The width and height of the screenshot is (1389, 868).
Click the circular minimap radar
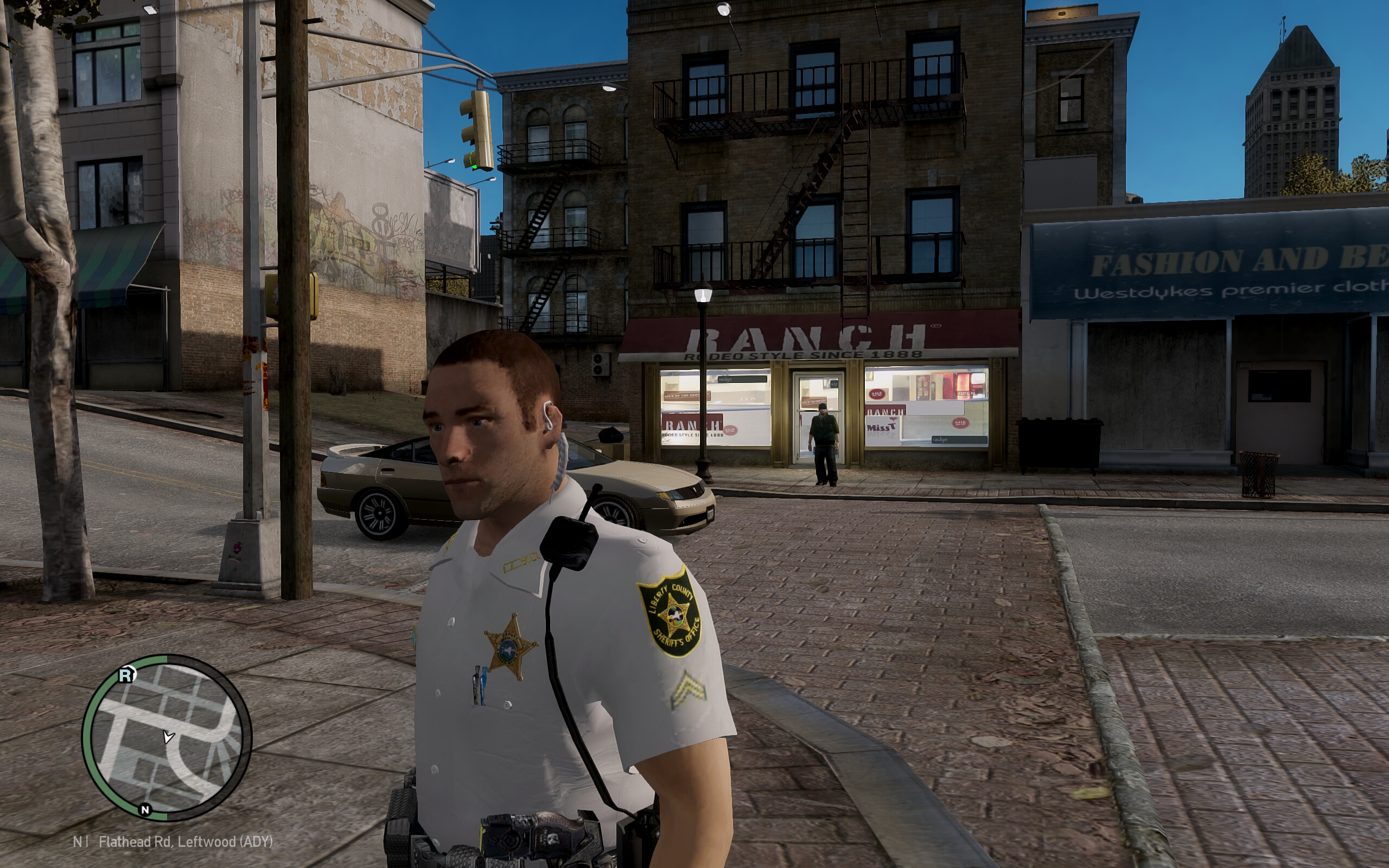(x=167, y=738)
